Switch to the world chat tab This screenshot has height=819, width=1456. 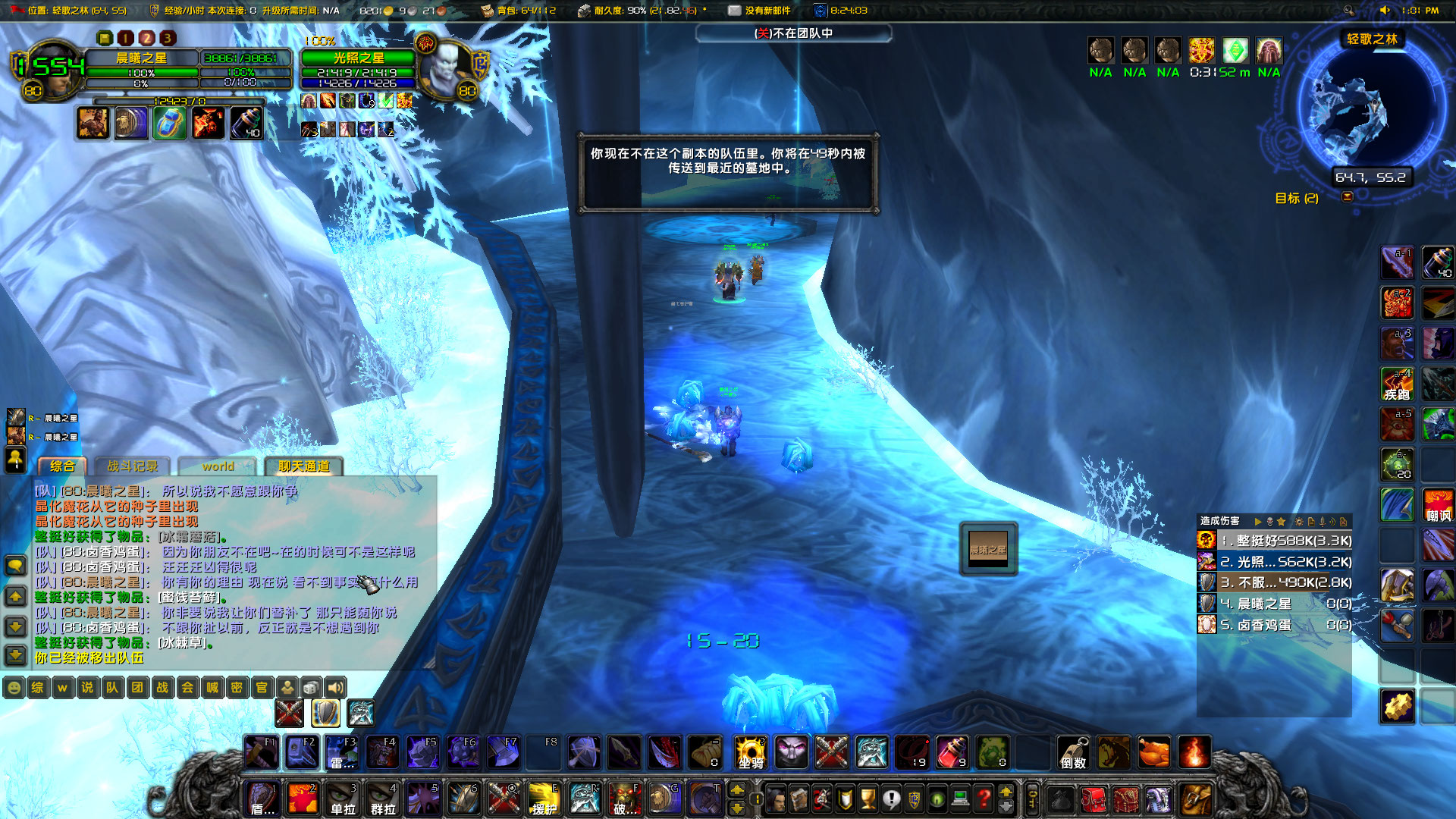218,466
